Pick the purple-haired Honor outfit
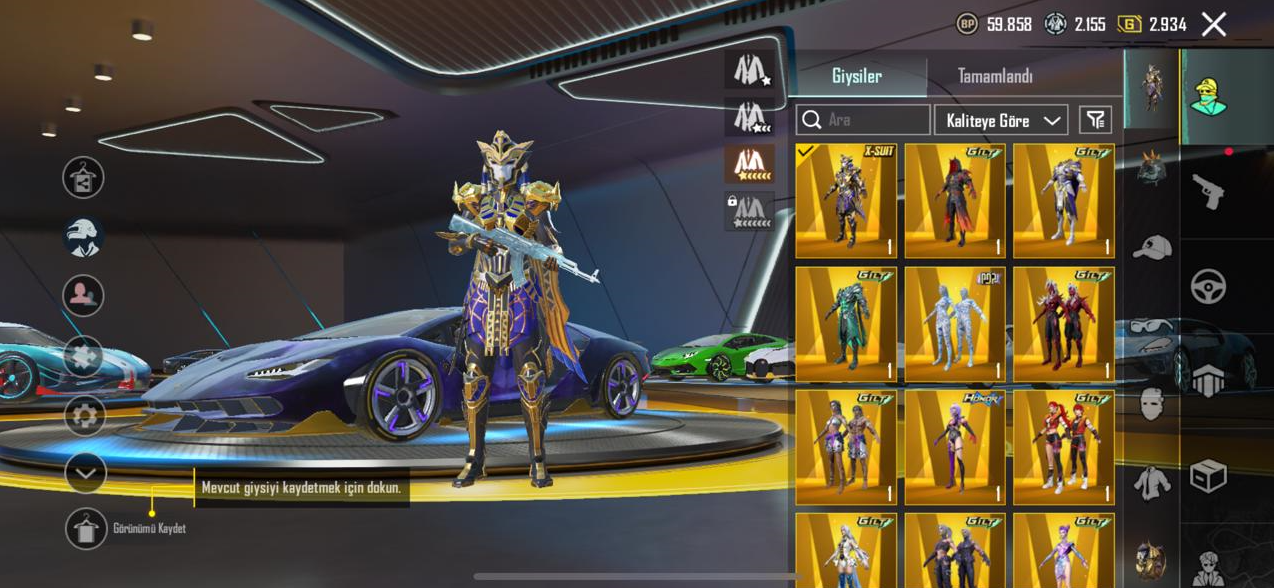 click(x=955, y=447)
